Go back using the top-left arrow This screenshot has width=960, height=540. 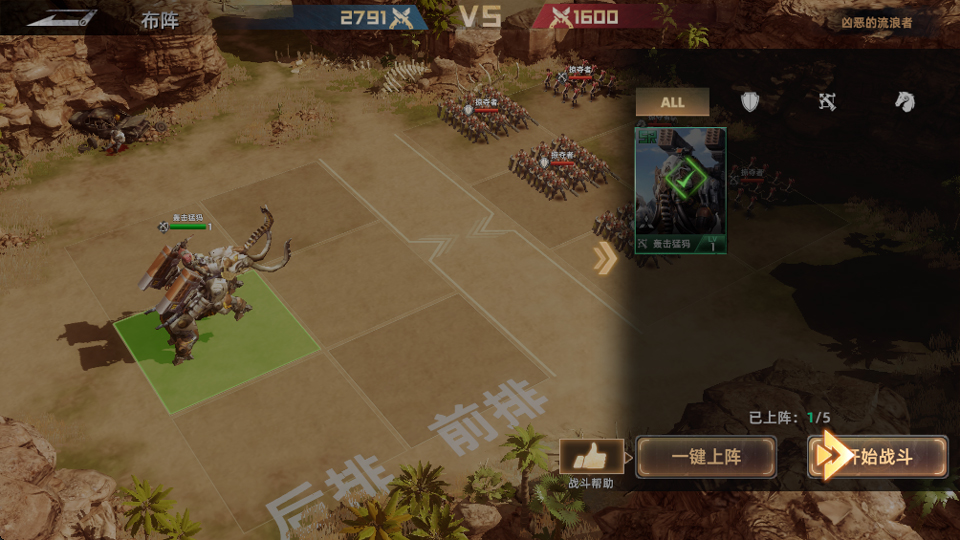(x=62, y=18)
